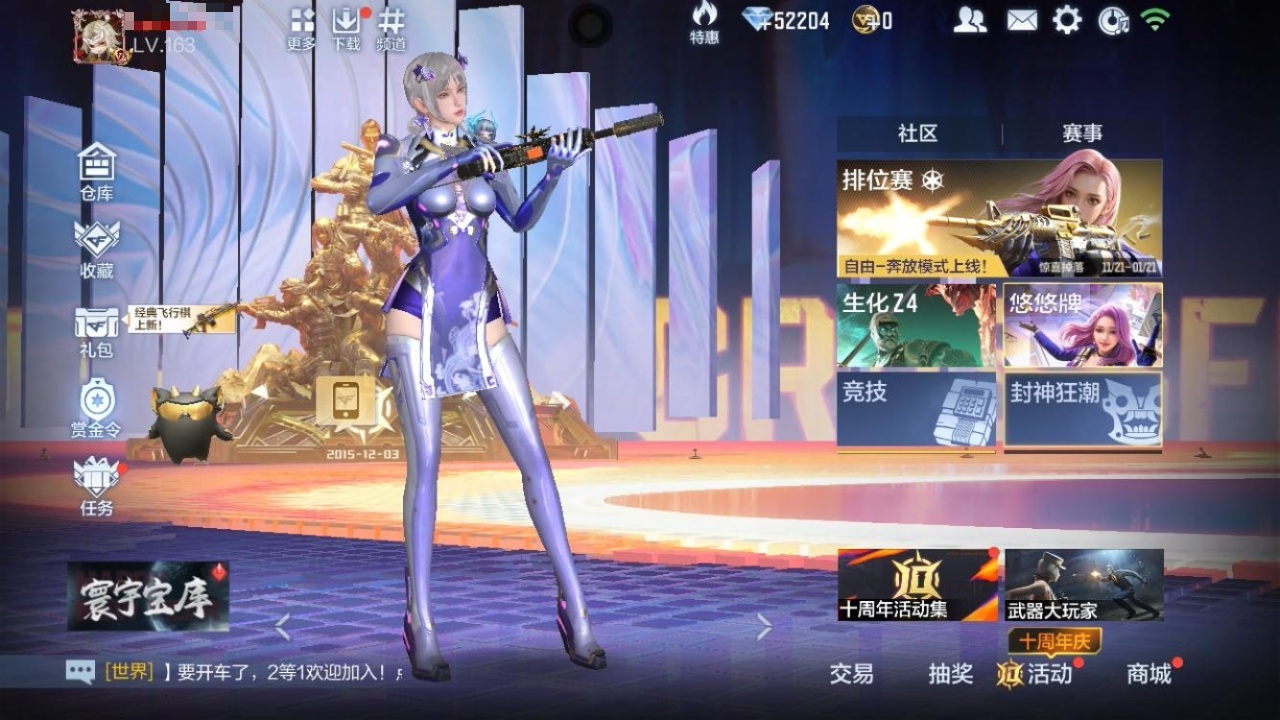This screenshot has height=720, width=1280.
Task: Click the player avatar portrait
Action: point(100,37)
